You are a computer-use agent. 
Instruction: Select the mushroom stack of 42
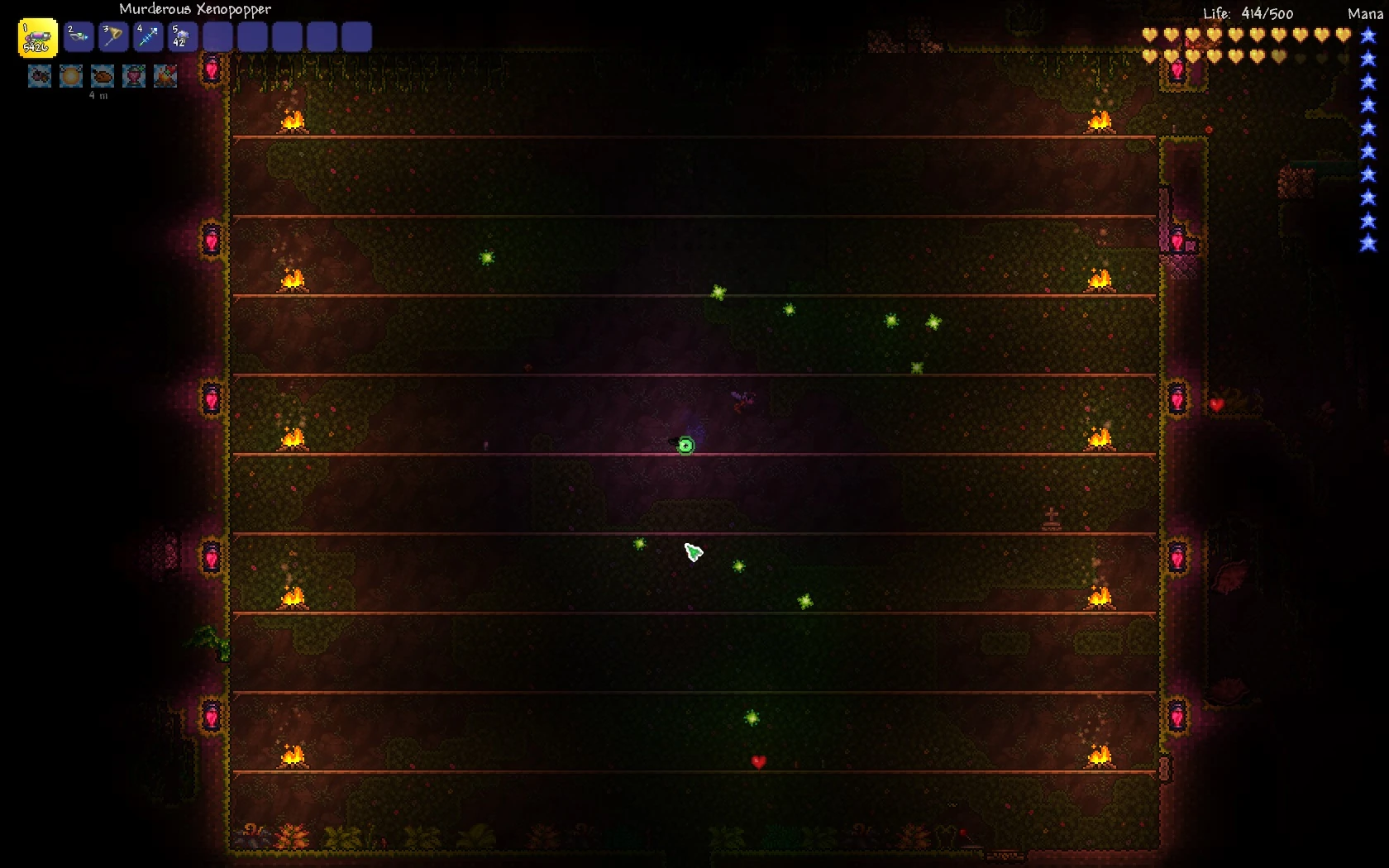pos(183,37)
